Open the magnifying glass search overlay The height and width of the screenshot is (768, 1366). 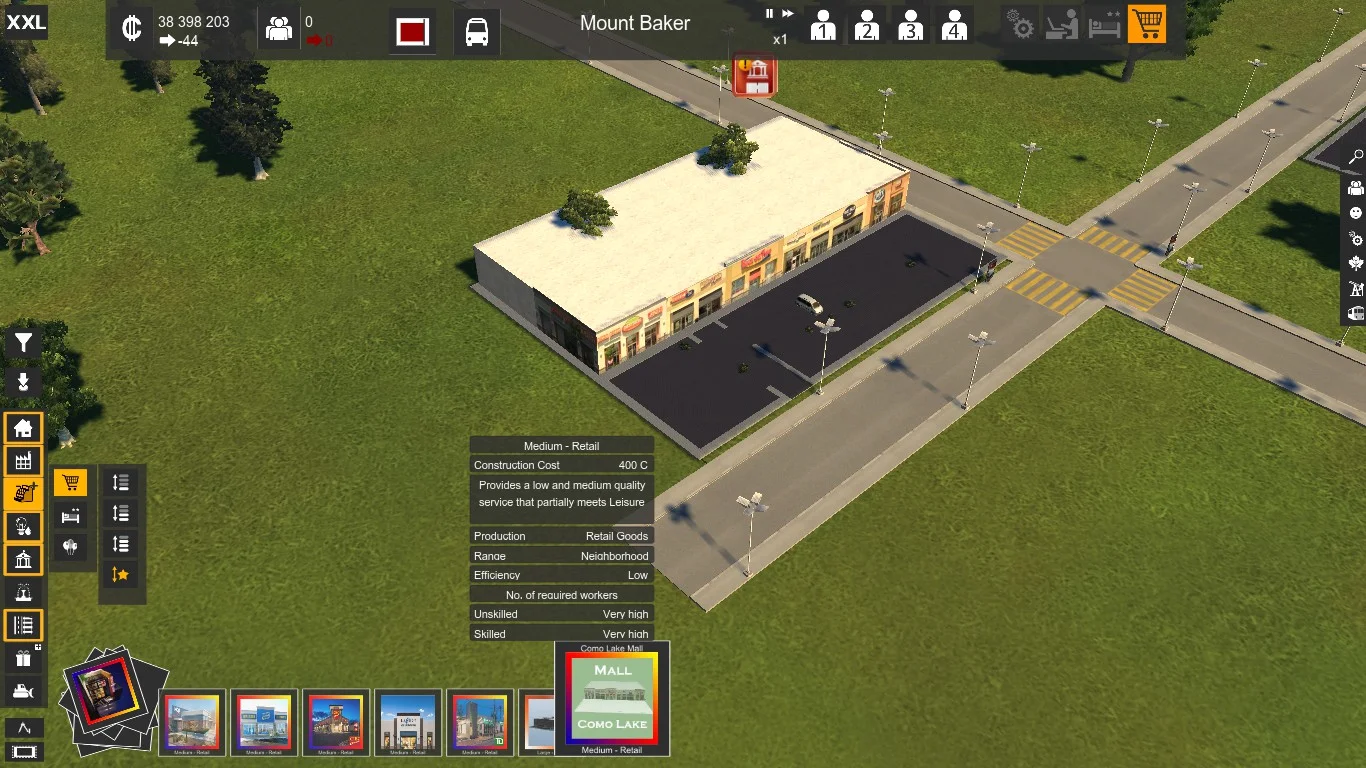coord(1356,157)
